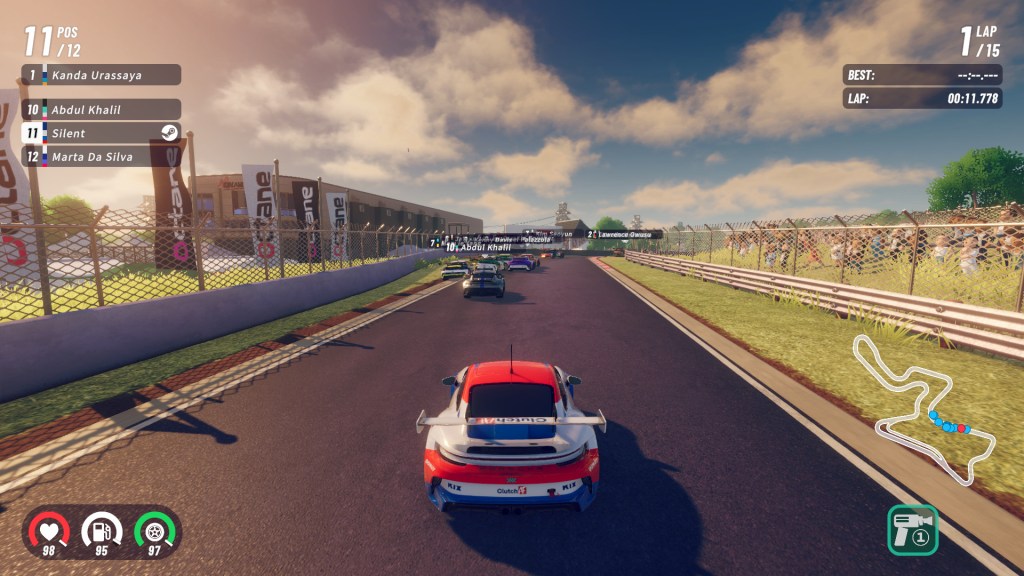
Task: Select Kanda Urassaya in the standings list
Action: pos(100,75)
